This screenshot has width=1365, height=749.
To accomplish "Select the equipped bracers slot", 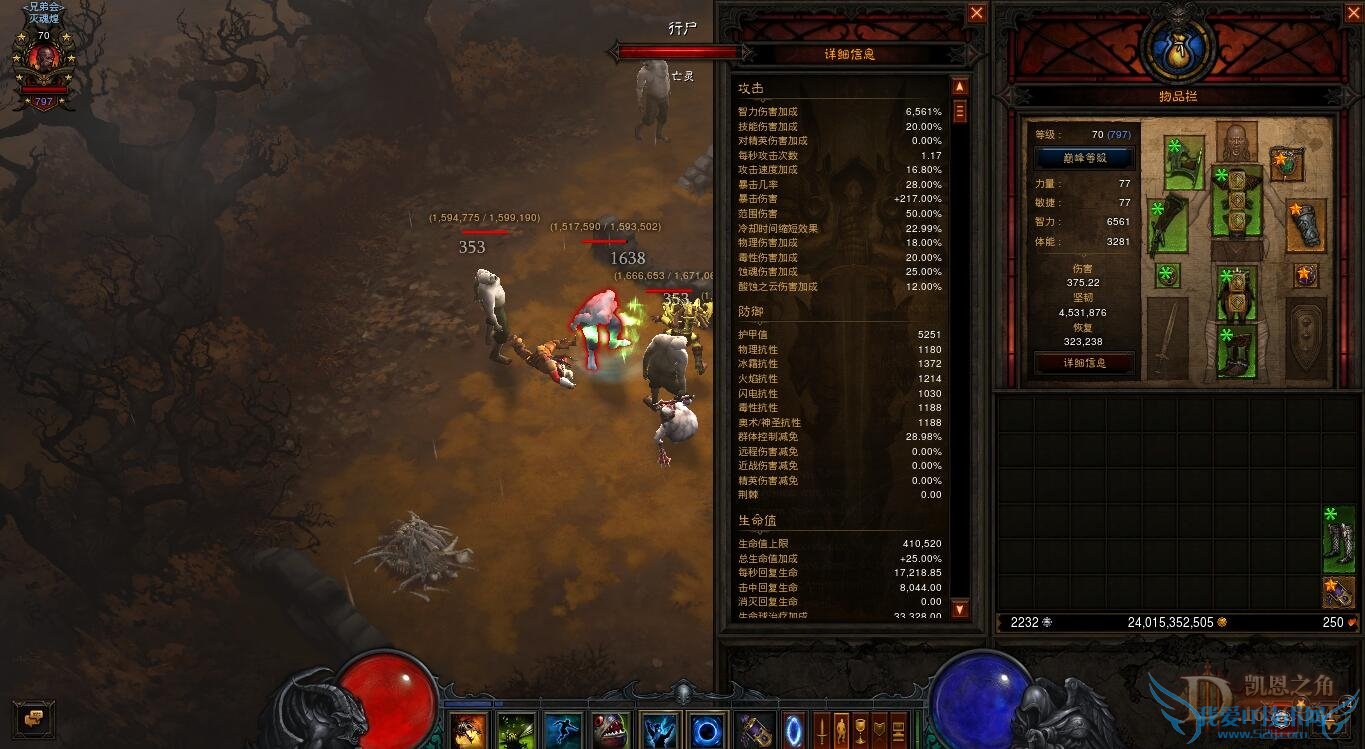I will click(1306, 226).
